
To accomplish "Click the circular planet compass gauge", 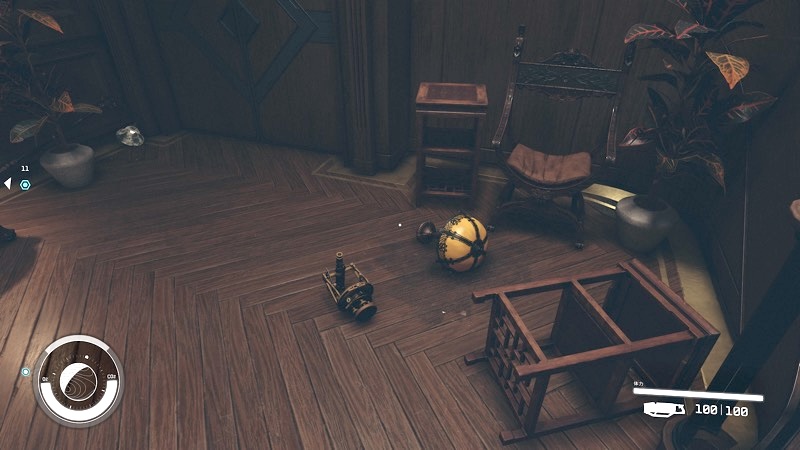I will (79, 380).
